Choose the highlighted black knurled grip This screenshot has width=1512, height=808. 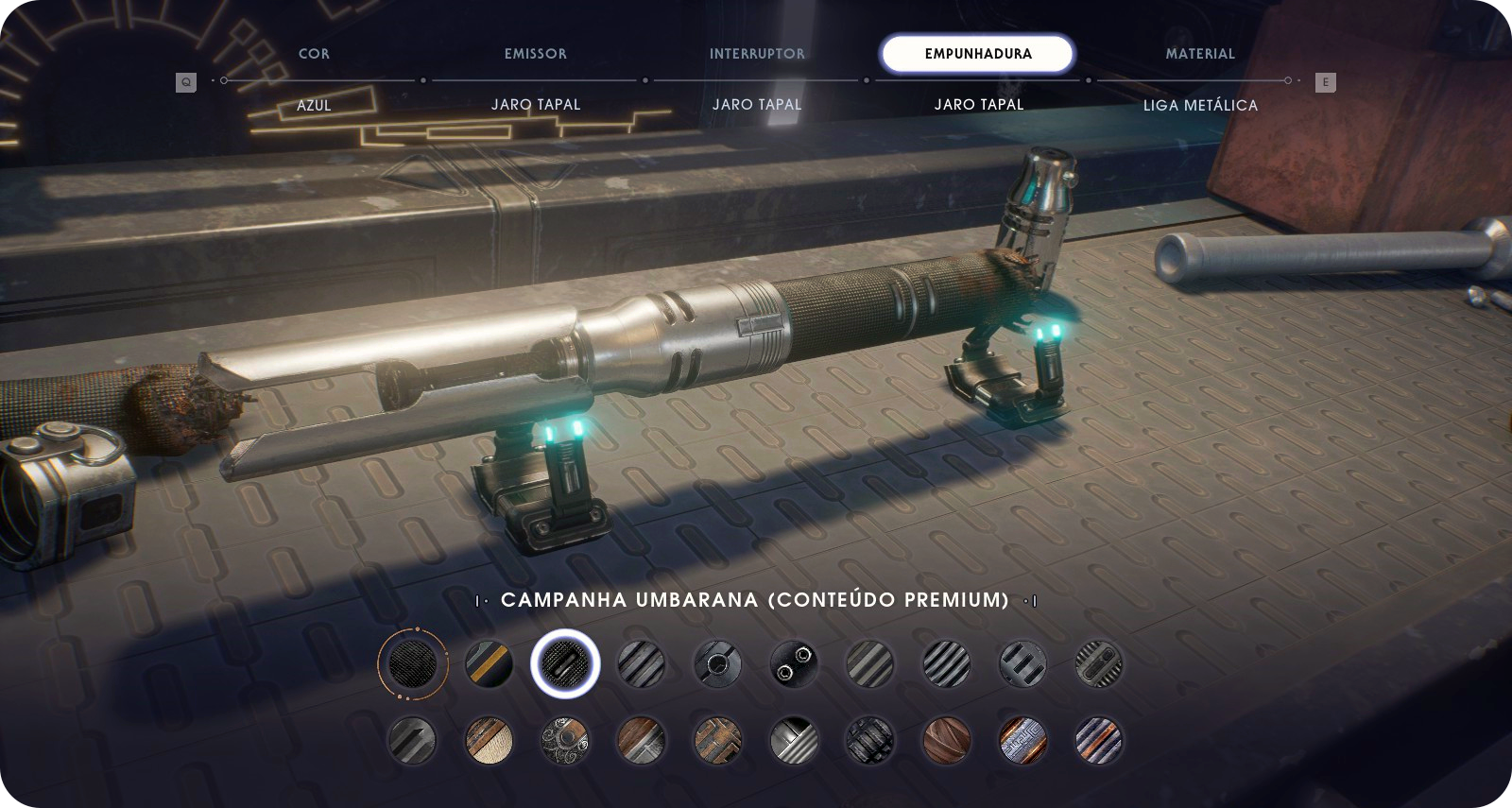565,663
